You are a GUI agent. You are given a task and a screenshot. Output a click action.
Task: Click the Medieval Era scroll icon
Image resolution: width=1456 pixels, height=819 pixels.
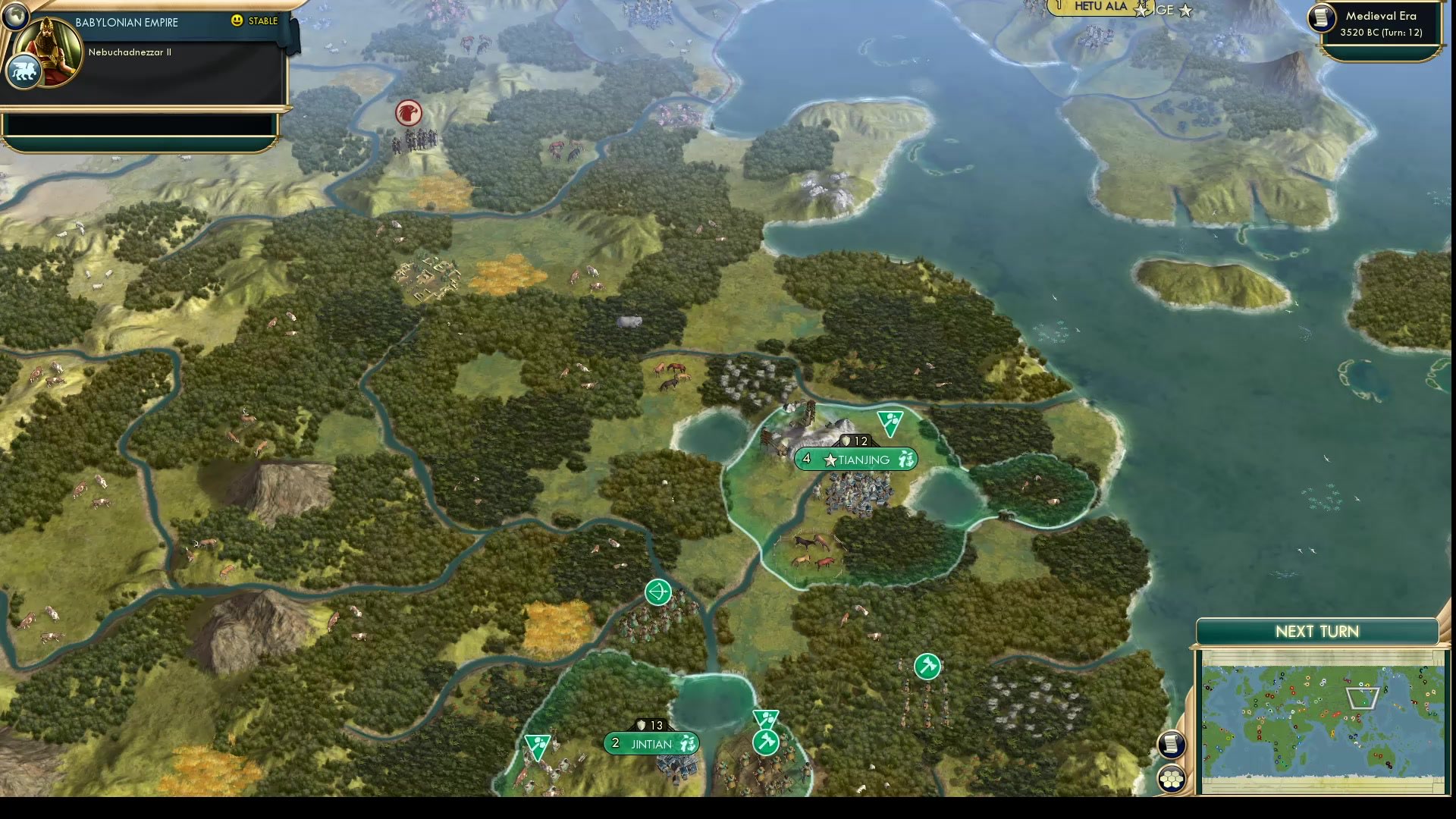[1320, 19]
